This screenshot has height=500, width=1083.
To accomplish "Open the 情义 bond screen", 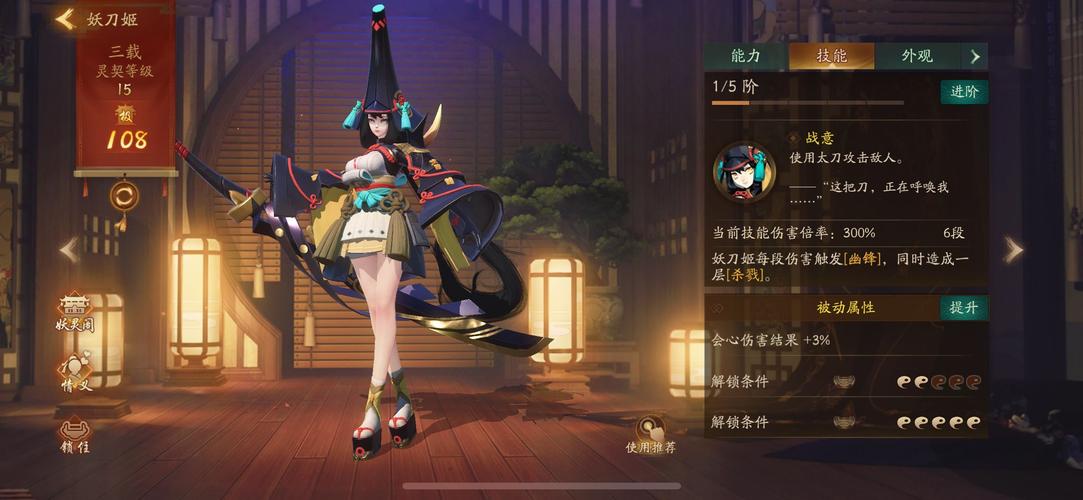I will (x=76, y=372).
